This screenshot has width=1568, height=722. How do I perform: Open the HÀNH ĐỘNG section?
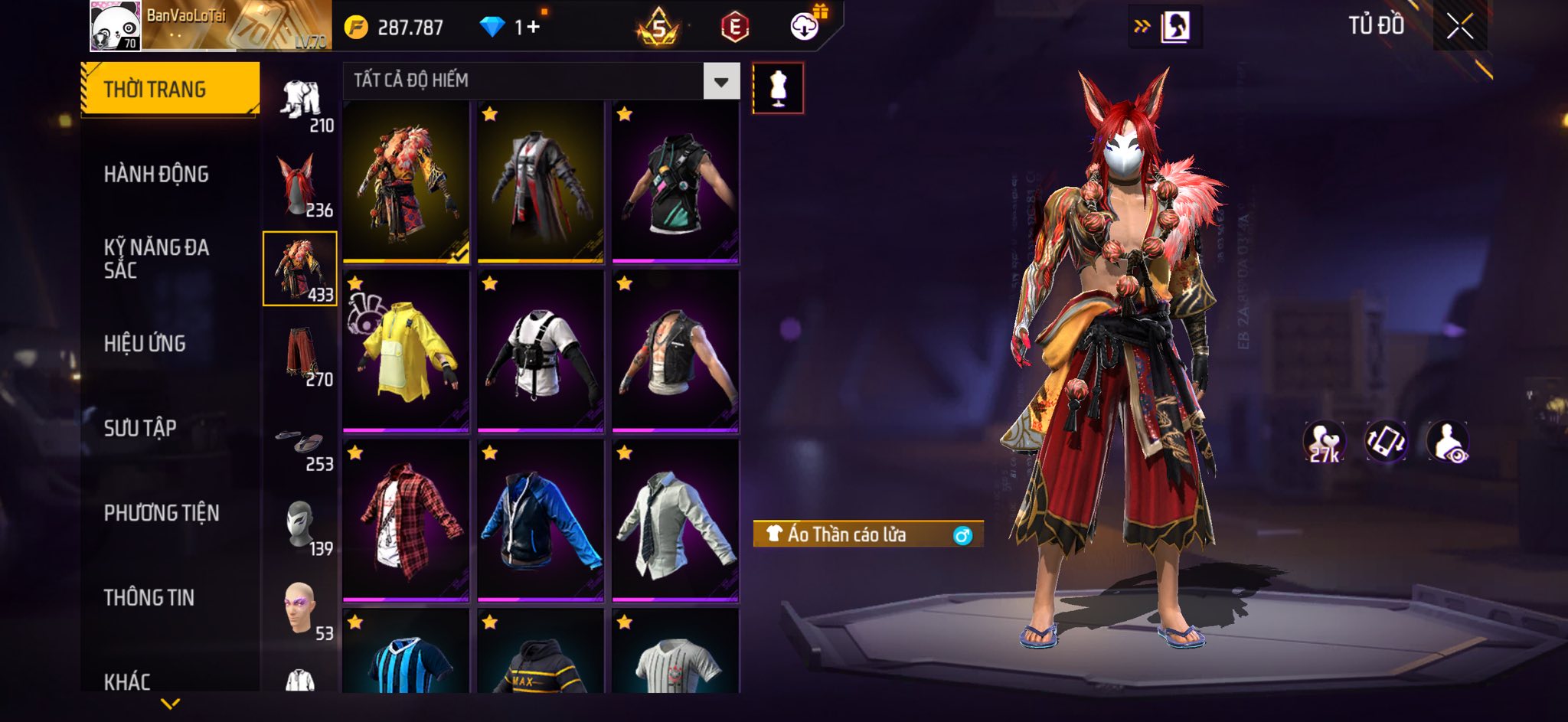coord(156,175)
